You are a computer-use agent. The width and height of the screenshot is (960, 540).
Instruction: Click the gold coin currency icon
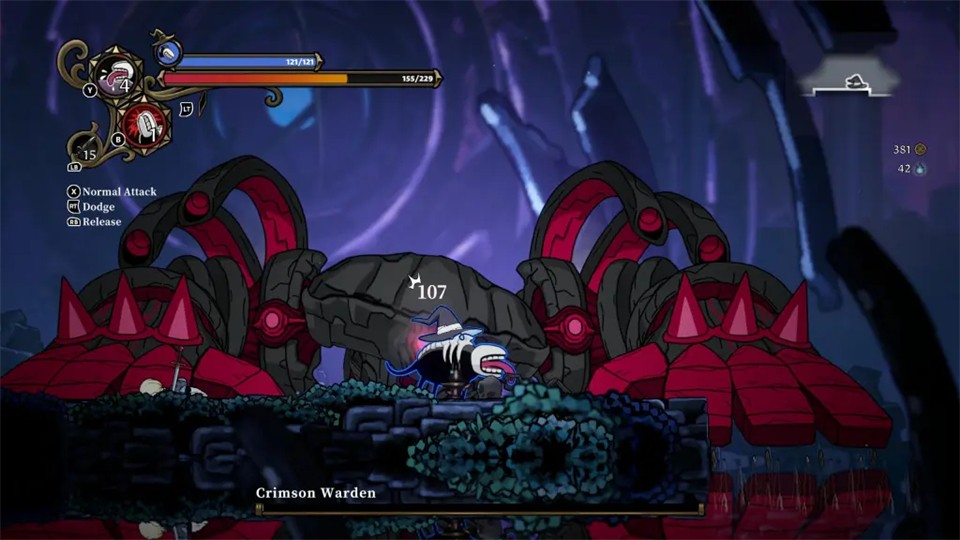(x=920, y=150)
